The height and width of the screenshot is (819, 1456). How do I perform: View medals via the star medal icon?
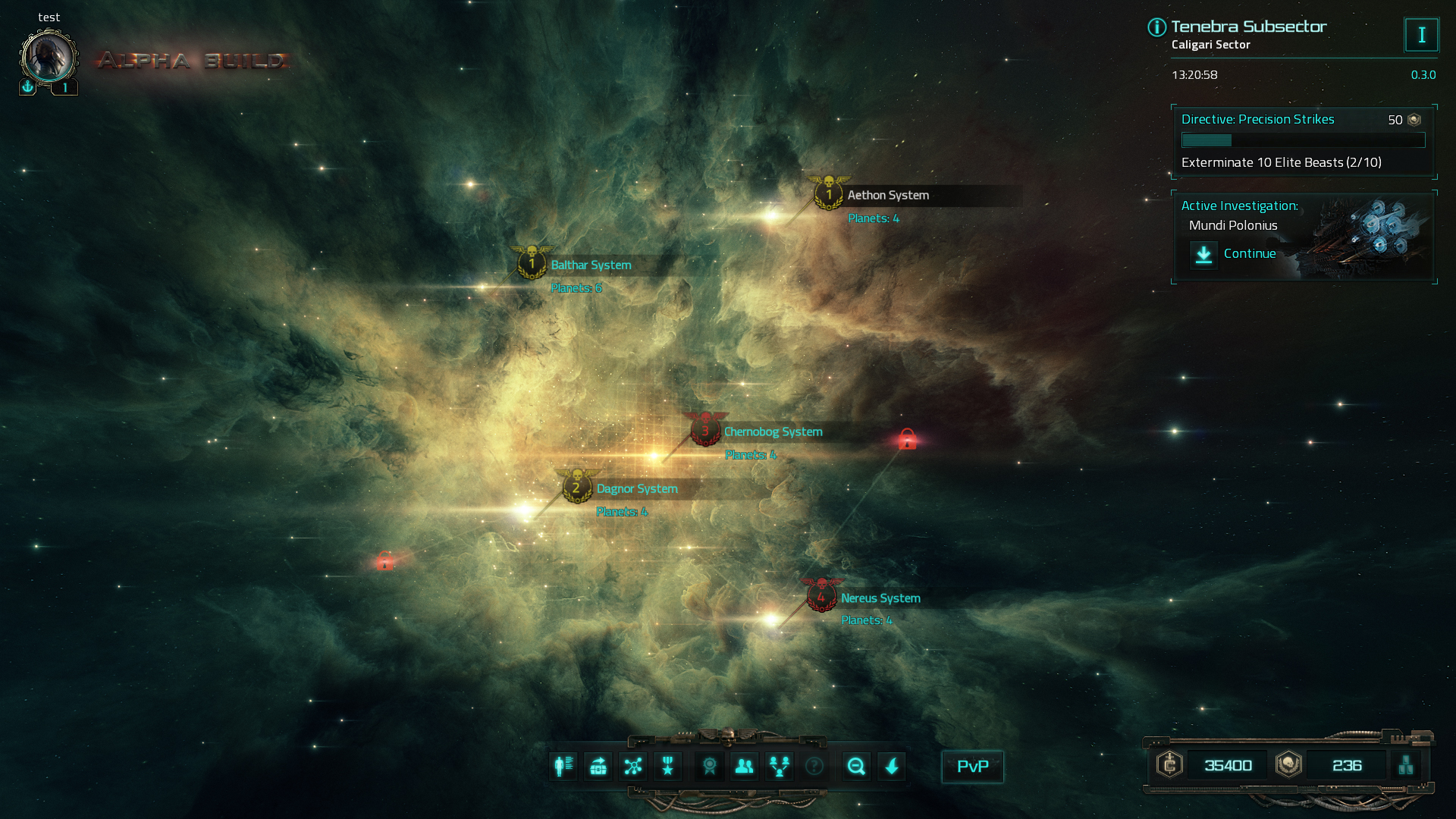(x=667, y=767)
